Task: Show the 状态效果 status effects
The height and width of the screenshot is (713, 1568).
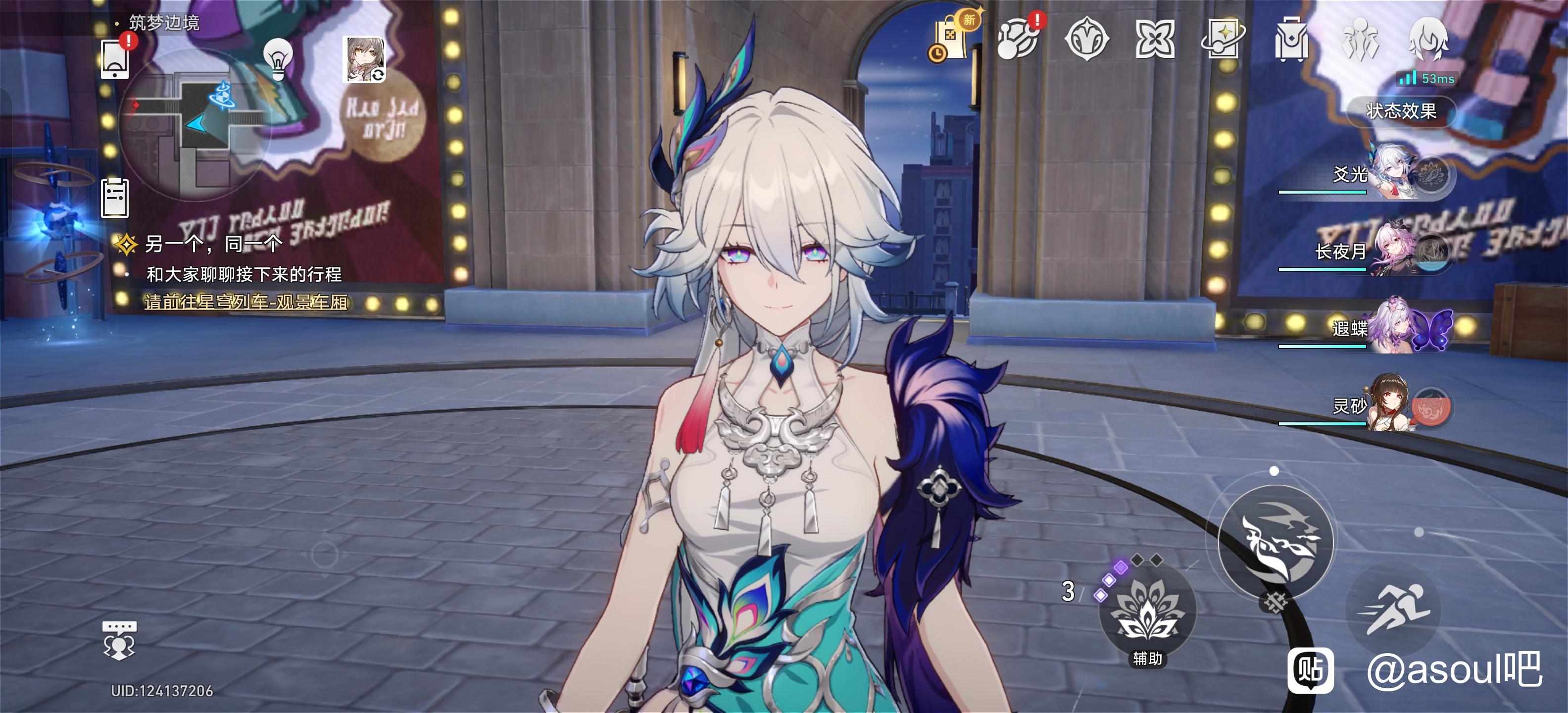Action: [1401, 111]
